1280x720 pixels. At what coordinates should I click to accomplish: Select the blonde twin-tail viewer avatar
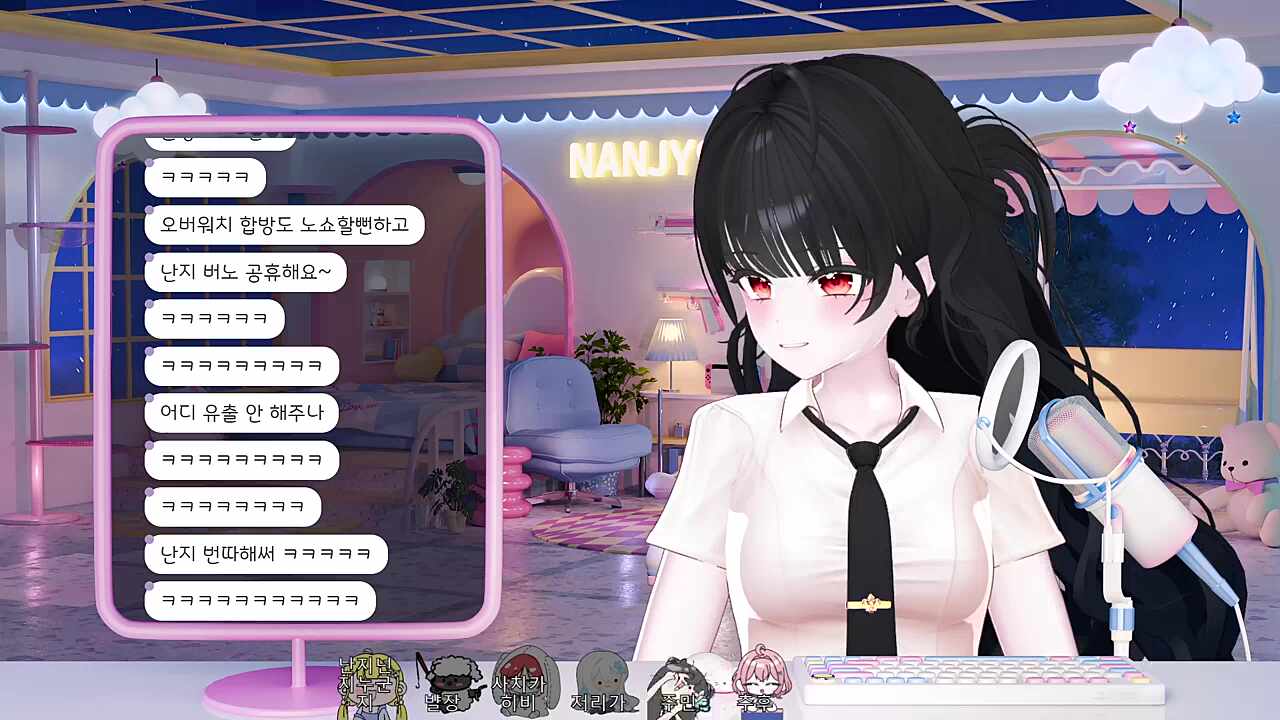[370, 687]
